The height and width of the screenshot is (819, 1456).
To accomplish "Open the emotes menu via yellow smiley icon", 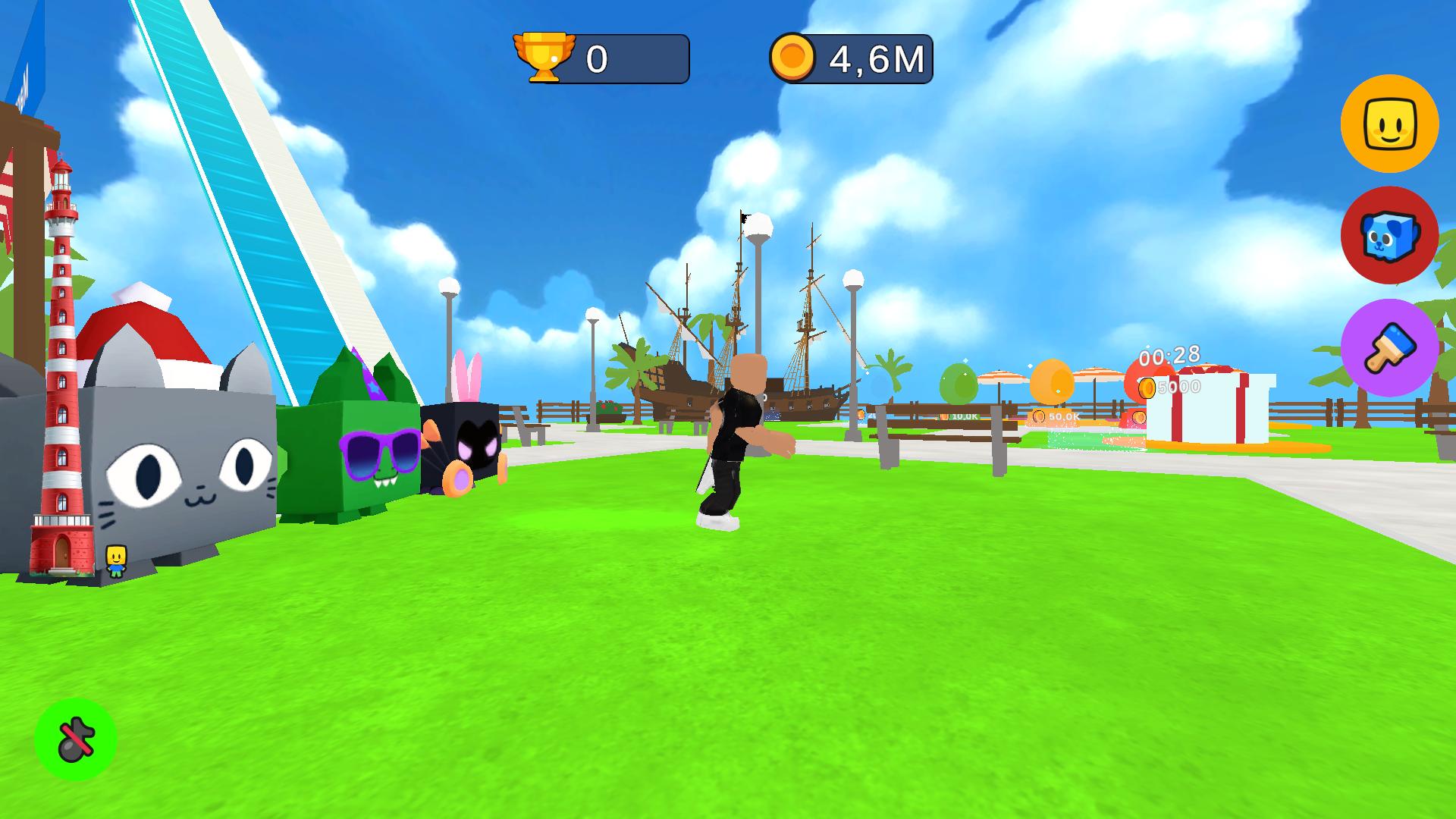I will [x=1390, y=124].
